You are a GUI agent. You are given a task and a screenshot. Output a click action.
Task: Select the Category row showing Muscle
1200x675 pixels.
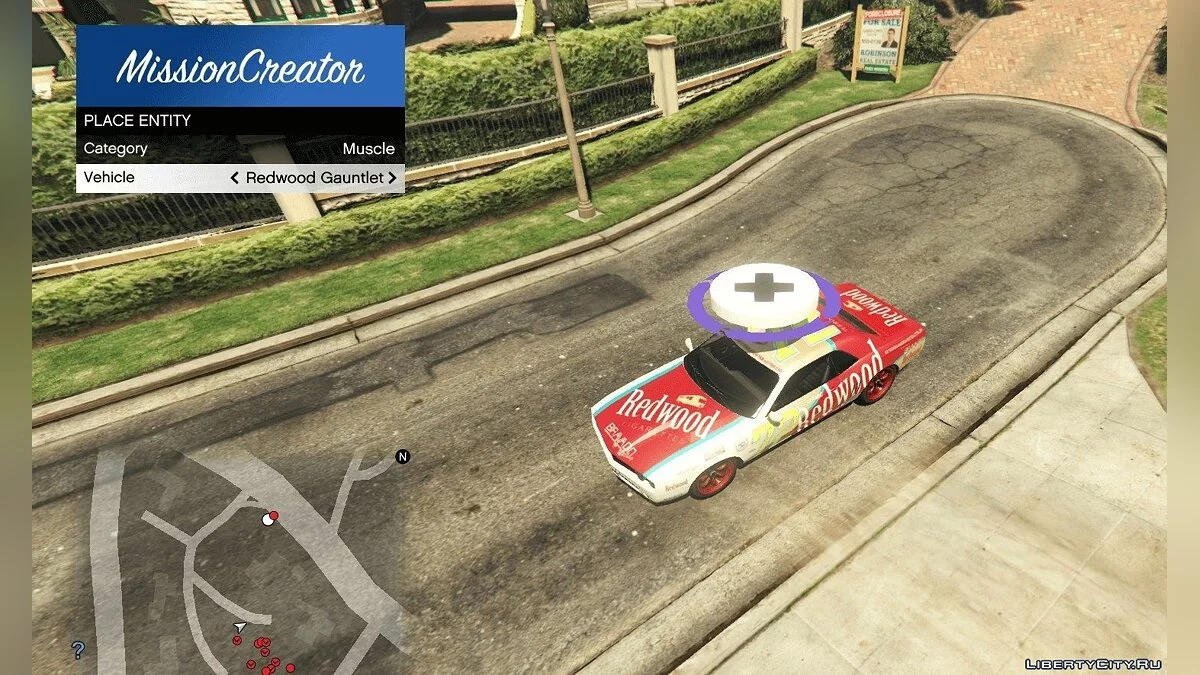[x=240, y=149]
